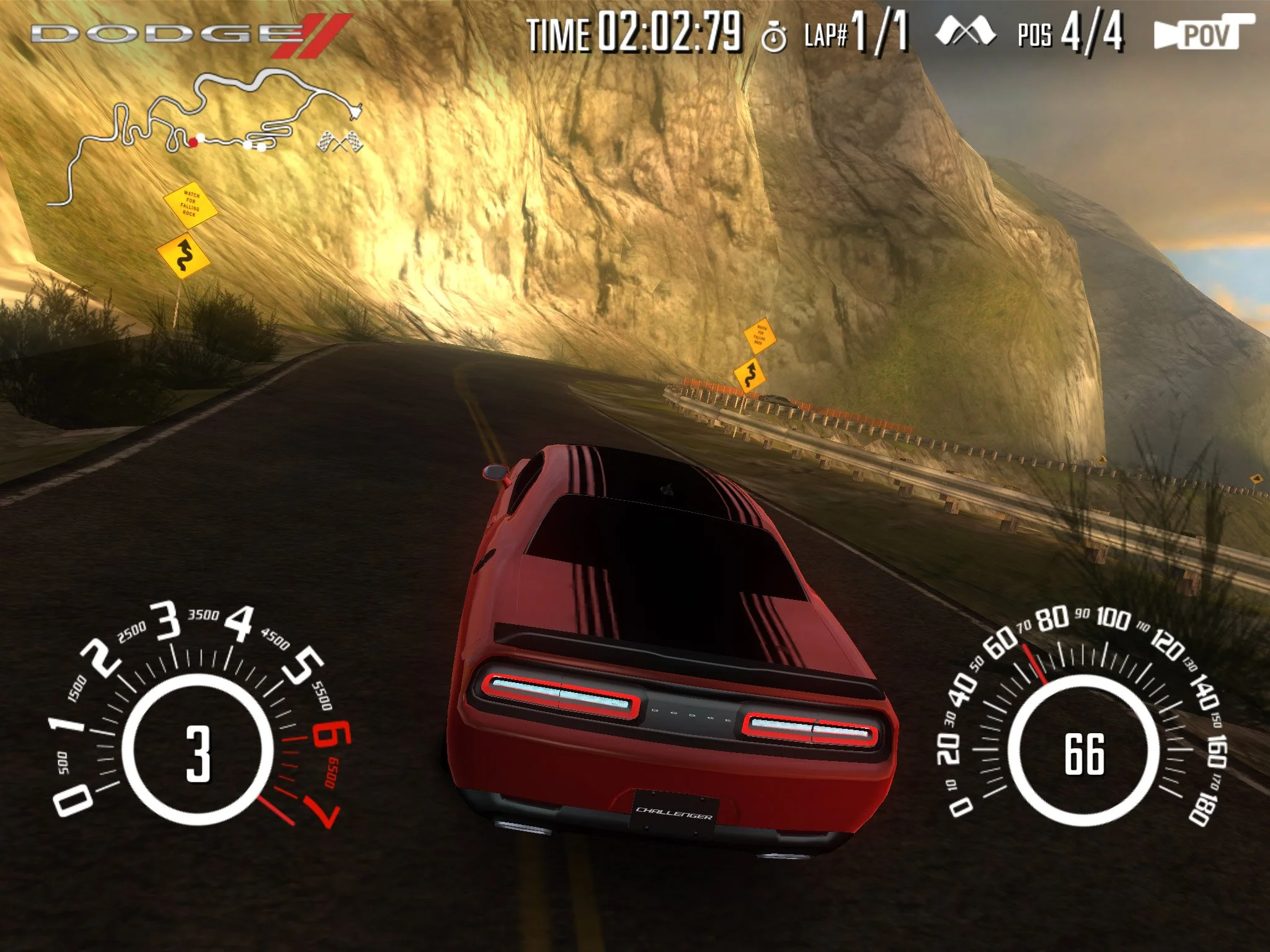
Task: Click the track minimap
Action: pyautogui.click(x=205, y=133)
